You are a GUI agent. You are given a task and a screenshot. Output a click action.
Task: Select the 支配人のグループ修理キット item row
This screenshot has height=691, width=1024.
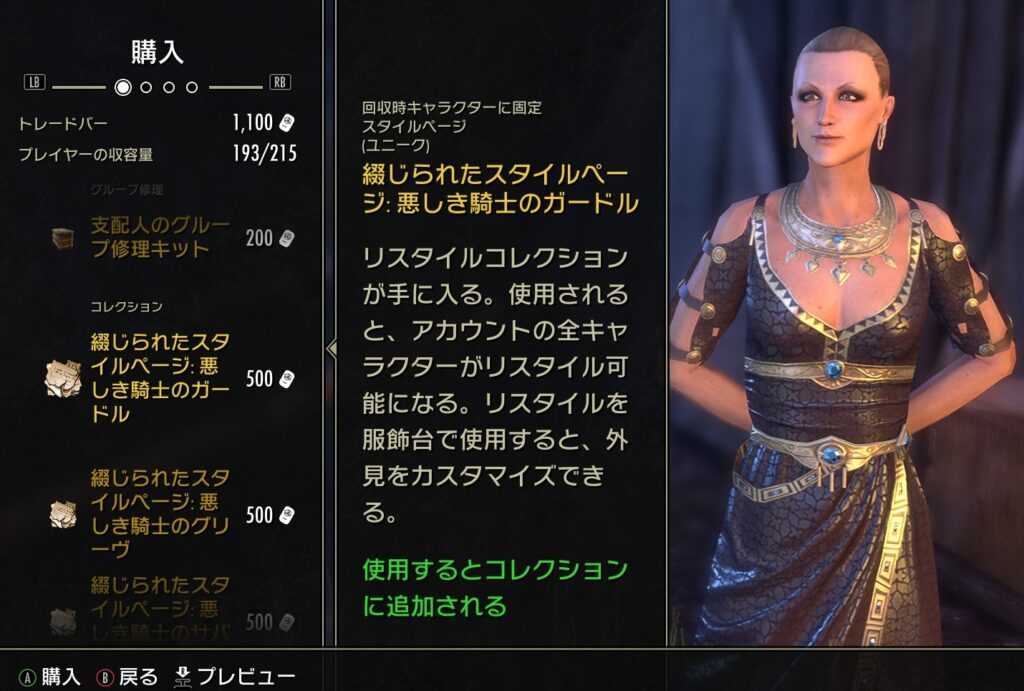click(x=160, y=237)
